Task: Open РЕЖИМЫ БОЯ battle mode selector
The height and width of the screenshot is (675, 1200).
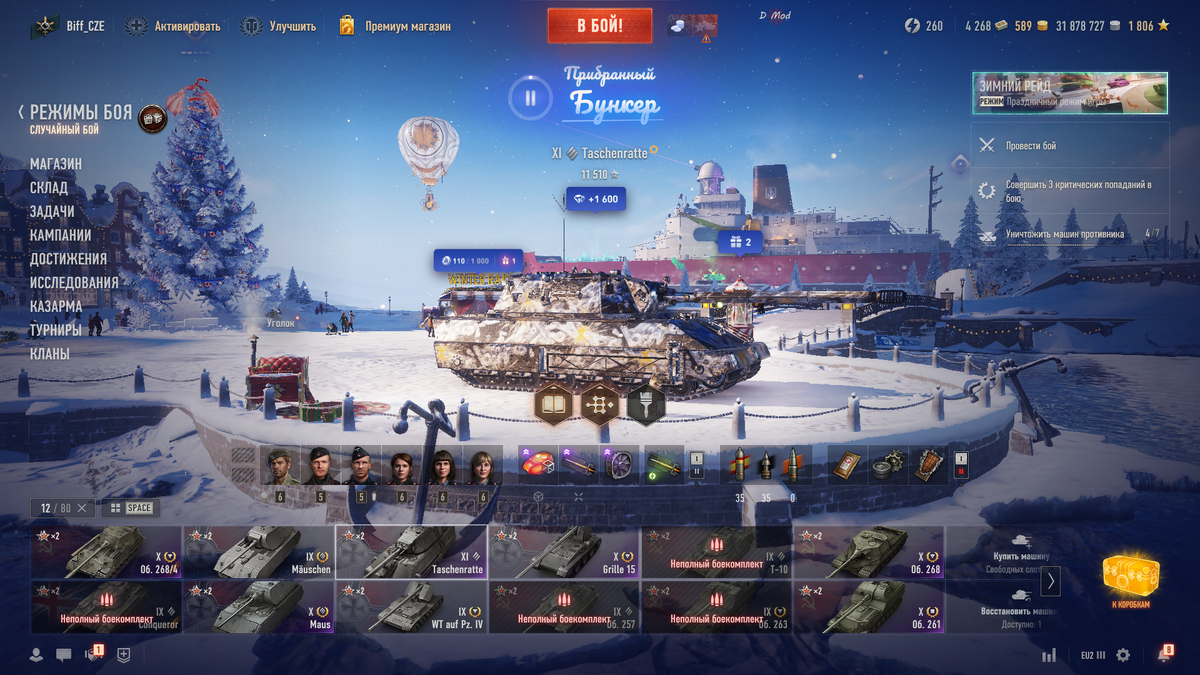Action: pyautogui.click(x=80, y=113)
